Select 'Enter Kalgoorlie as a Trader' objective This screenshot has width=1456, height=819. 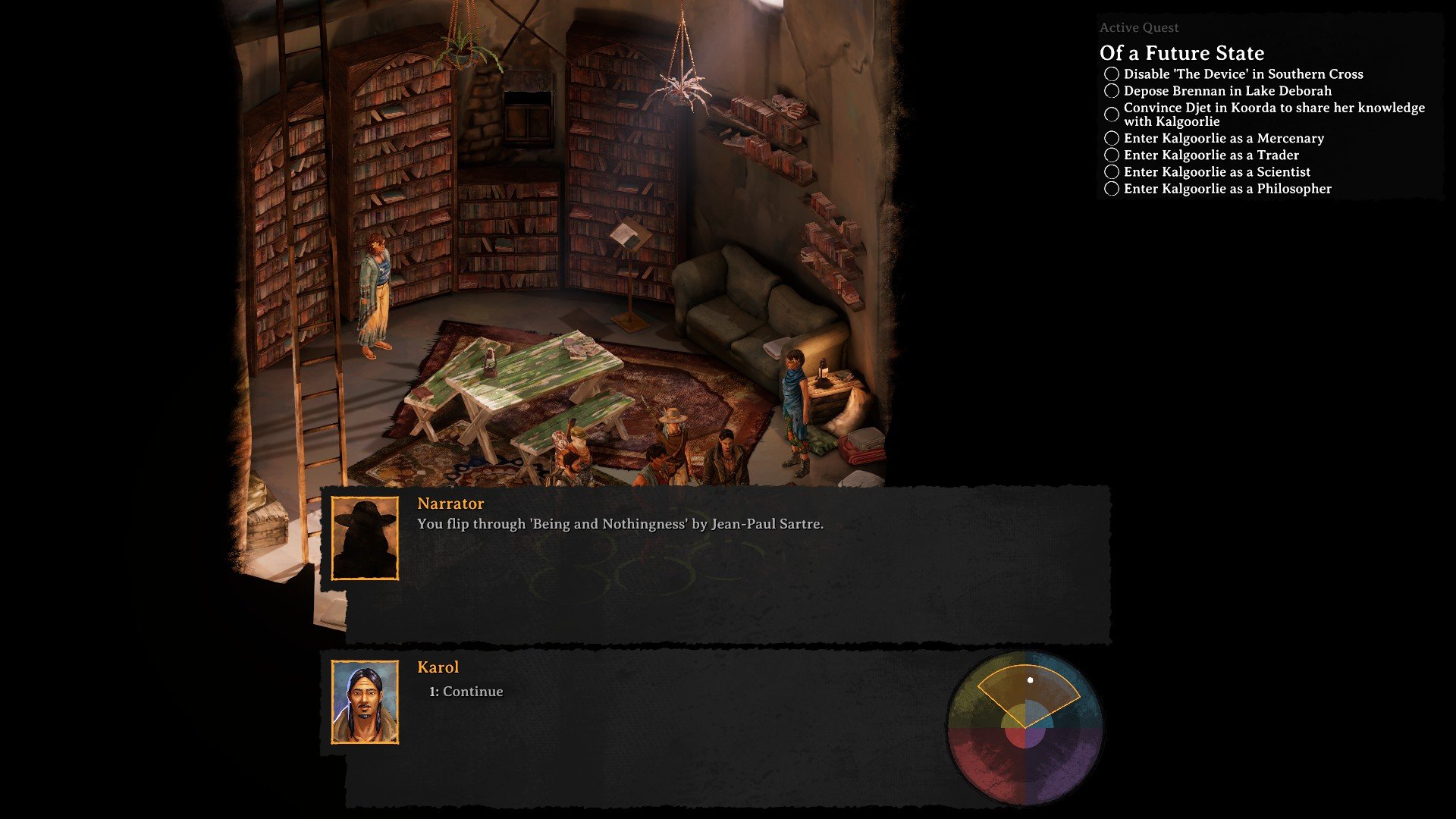click(1211, 155)
